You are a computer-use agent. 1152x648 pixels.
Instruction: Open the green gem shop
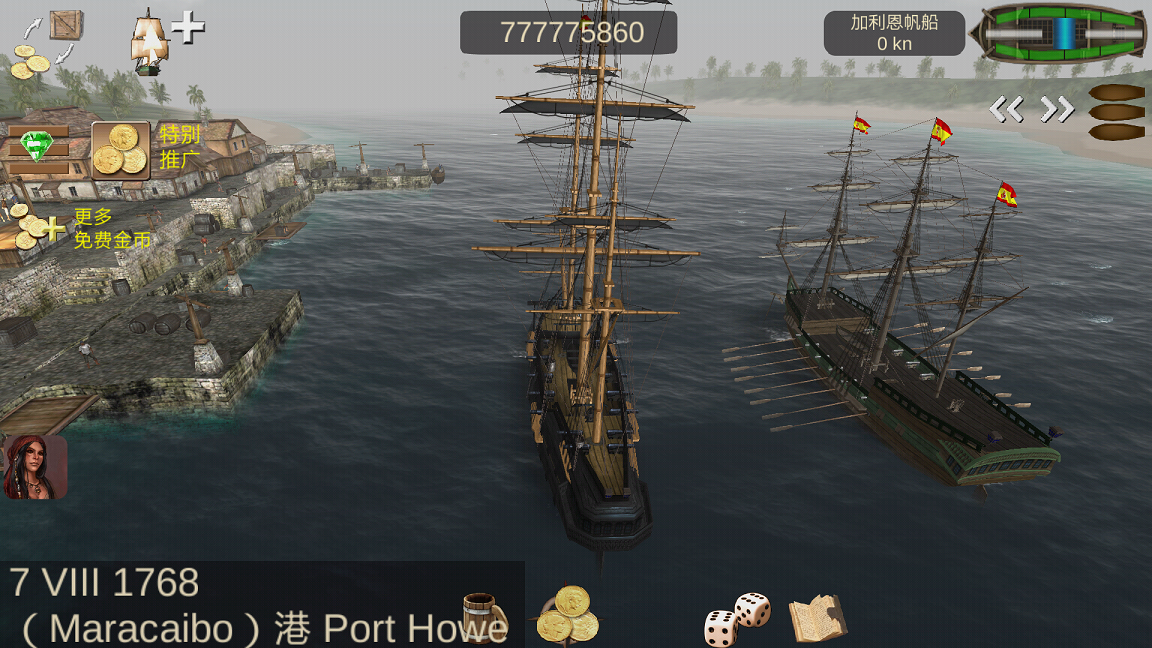pos(37,147)
